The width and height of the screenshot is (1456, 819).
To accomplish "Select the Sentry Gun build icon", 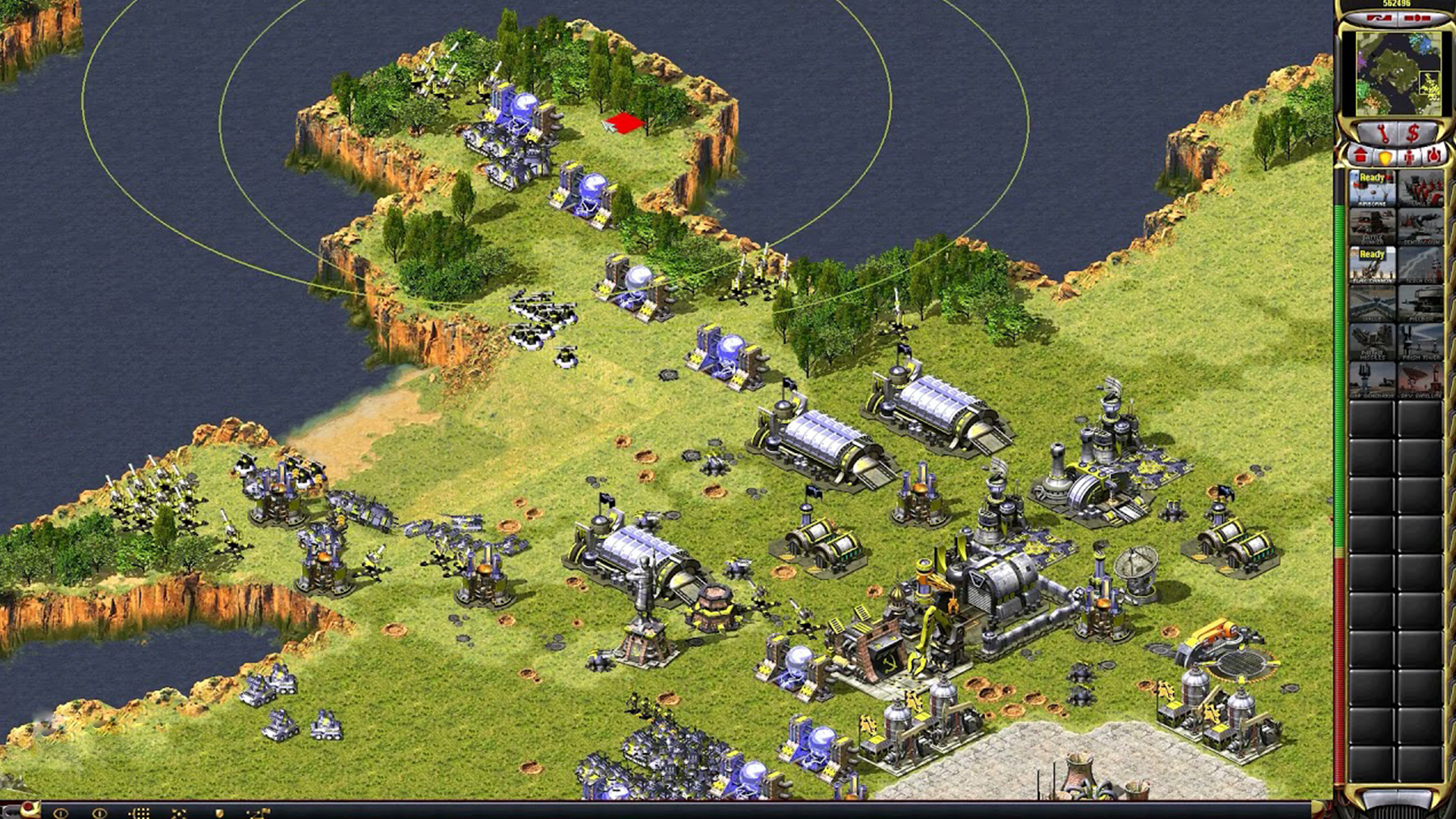I will pyautogui.click(x=1420, y=226).
